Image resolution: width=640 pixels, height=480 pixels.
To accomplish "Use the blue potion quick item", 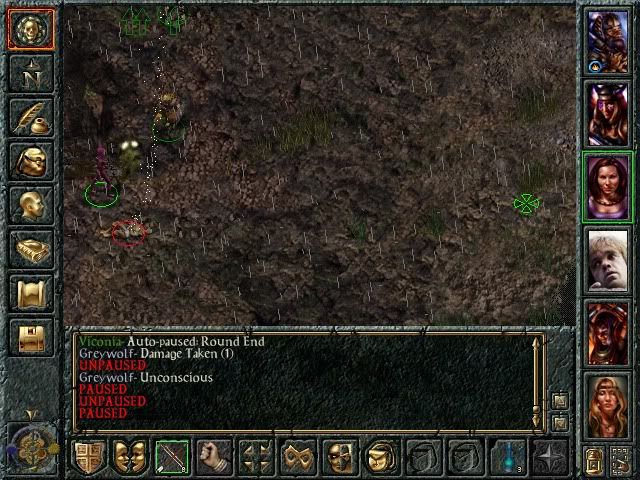I will point(507,456).
